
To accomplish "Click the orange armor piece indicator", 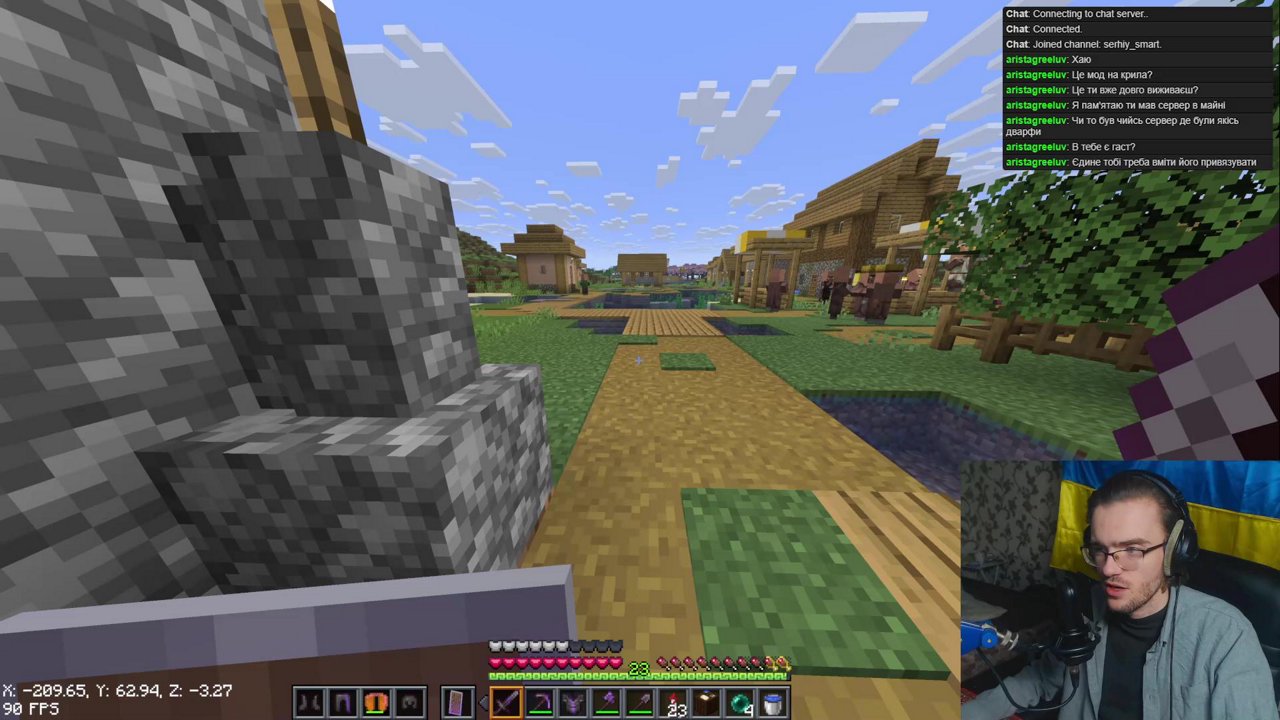I will [375, 702].
